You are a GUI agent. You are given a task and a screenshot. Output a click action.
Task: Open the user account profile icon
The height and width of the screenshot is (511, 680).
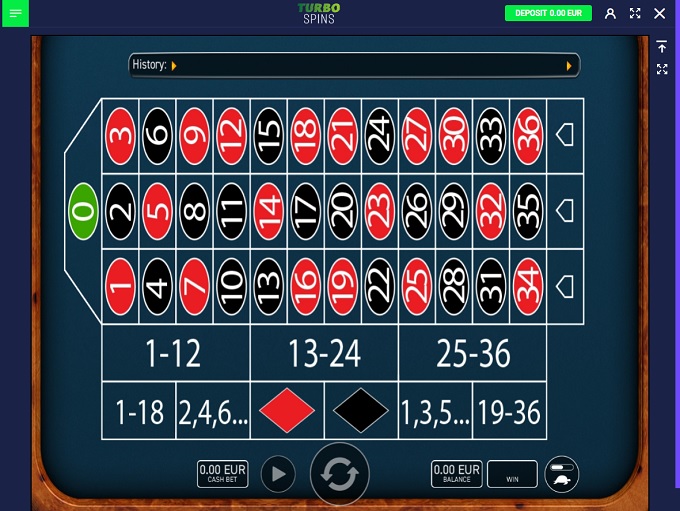coord(611,13)
